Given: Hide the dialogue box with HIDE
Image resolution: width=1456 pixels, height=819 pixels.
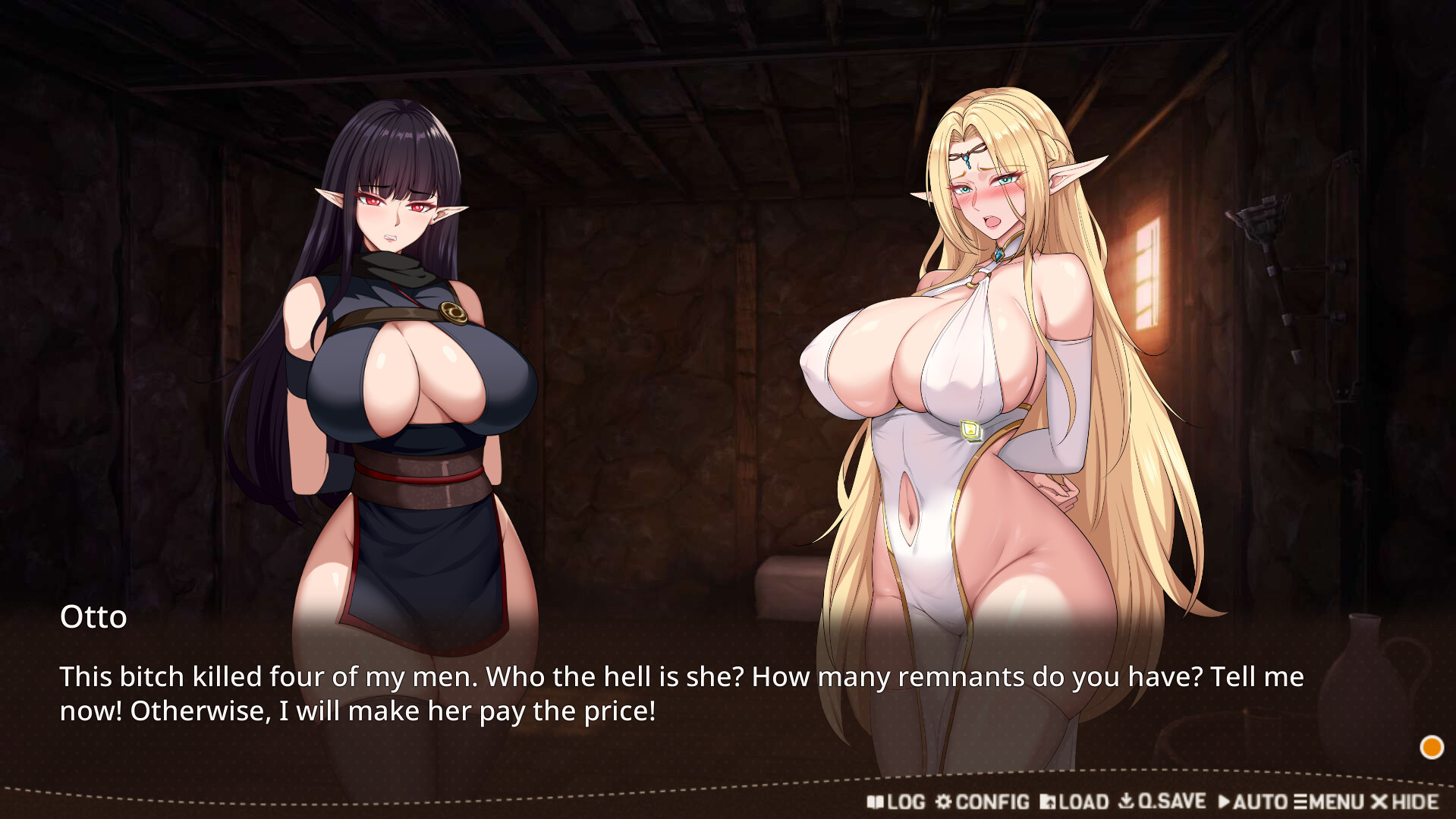Looking at the screenshot, I should 1405,802.
